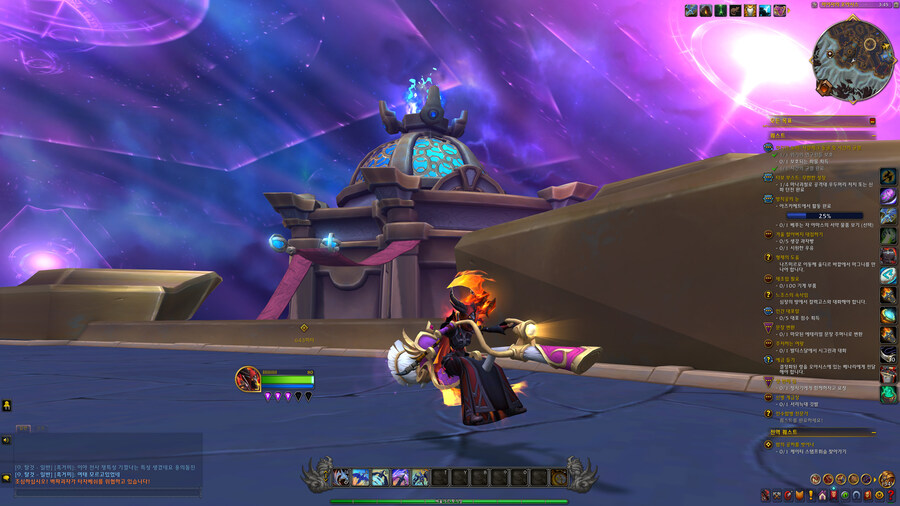This screenshot has height=506, width=900.
Task: Collapse the objective tracker header
Action: tap(872, 121)
